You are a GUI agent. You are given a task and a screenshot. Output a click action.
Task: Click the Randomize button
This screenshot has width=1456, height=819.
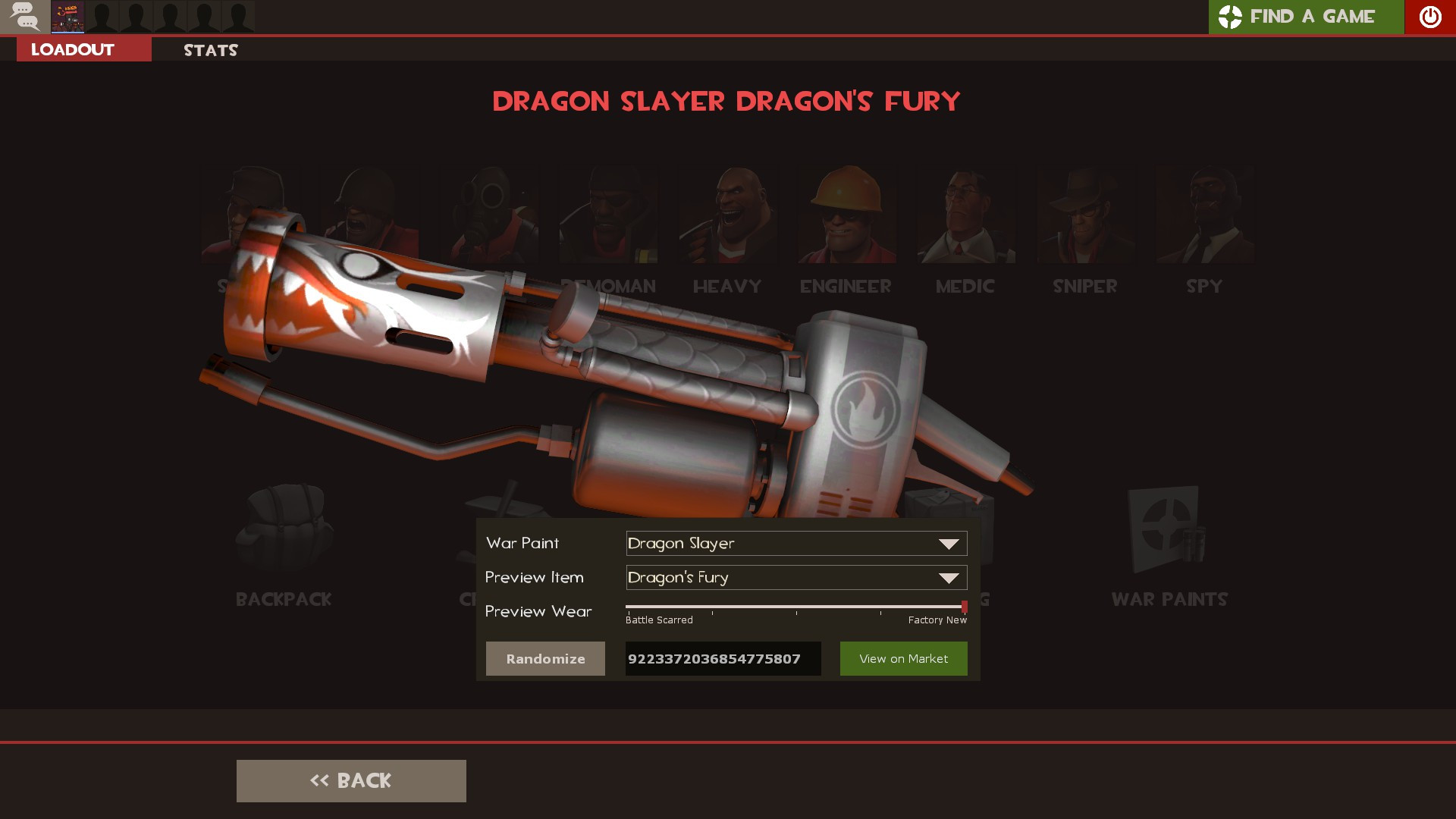(545, 658)
